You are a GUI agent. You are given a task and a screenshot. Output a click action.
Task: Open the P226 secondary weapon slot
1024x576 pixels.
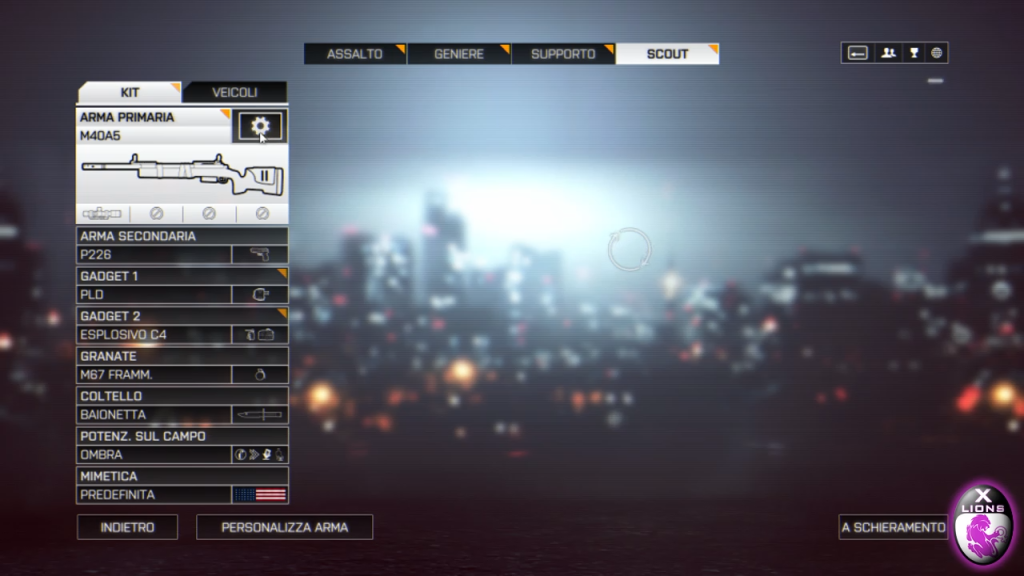click(x=182, y=255)
